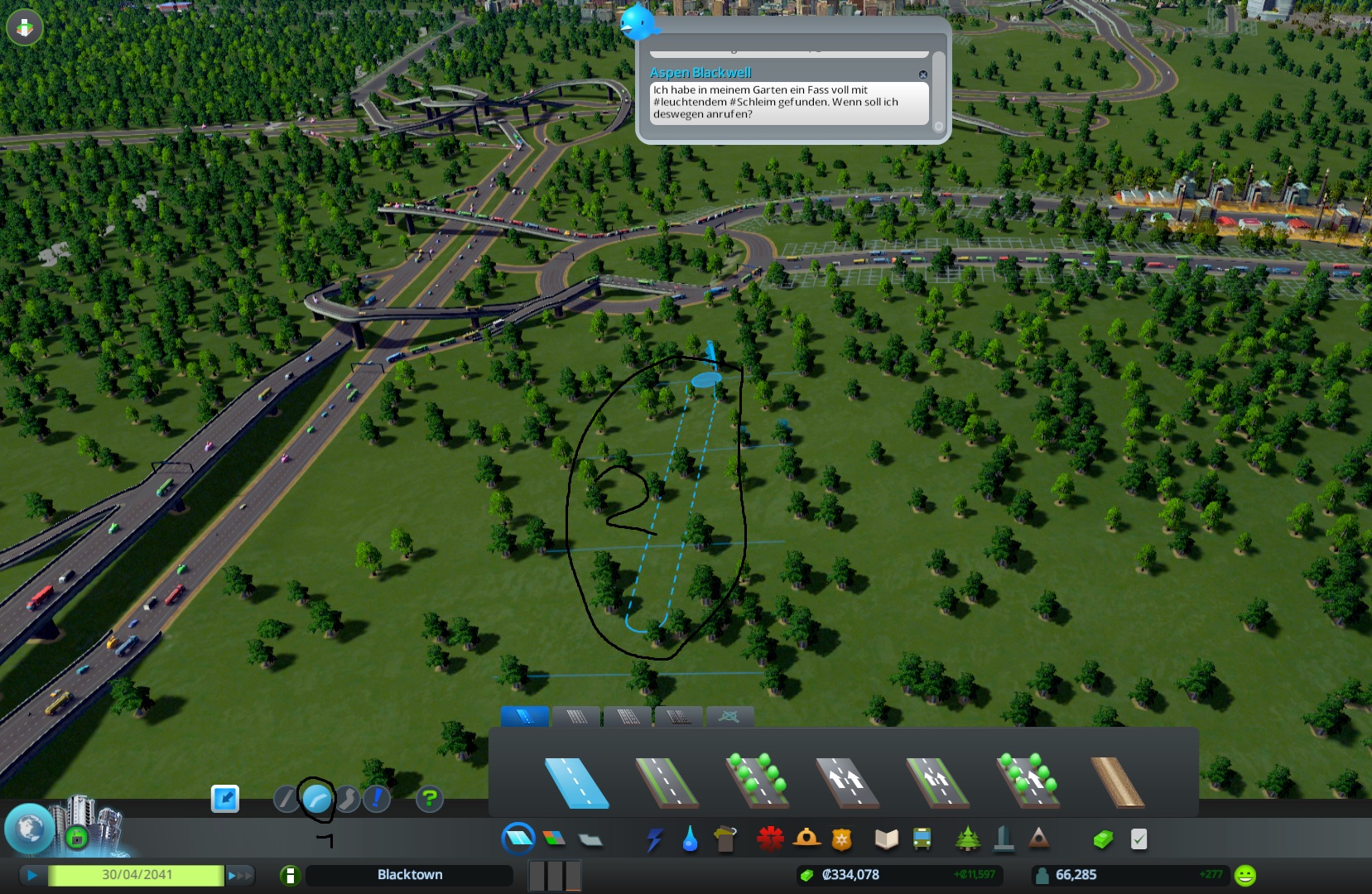The height and width of the screenshot is (894, 1372).
Task: Open the garbage services menu
Action: point(725,839)
